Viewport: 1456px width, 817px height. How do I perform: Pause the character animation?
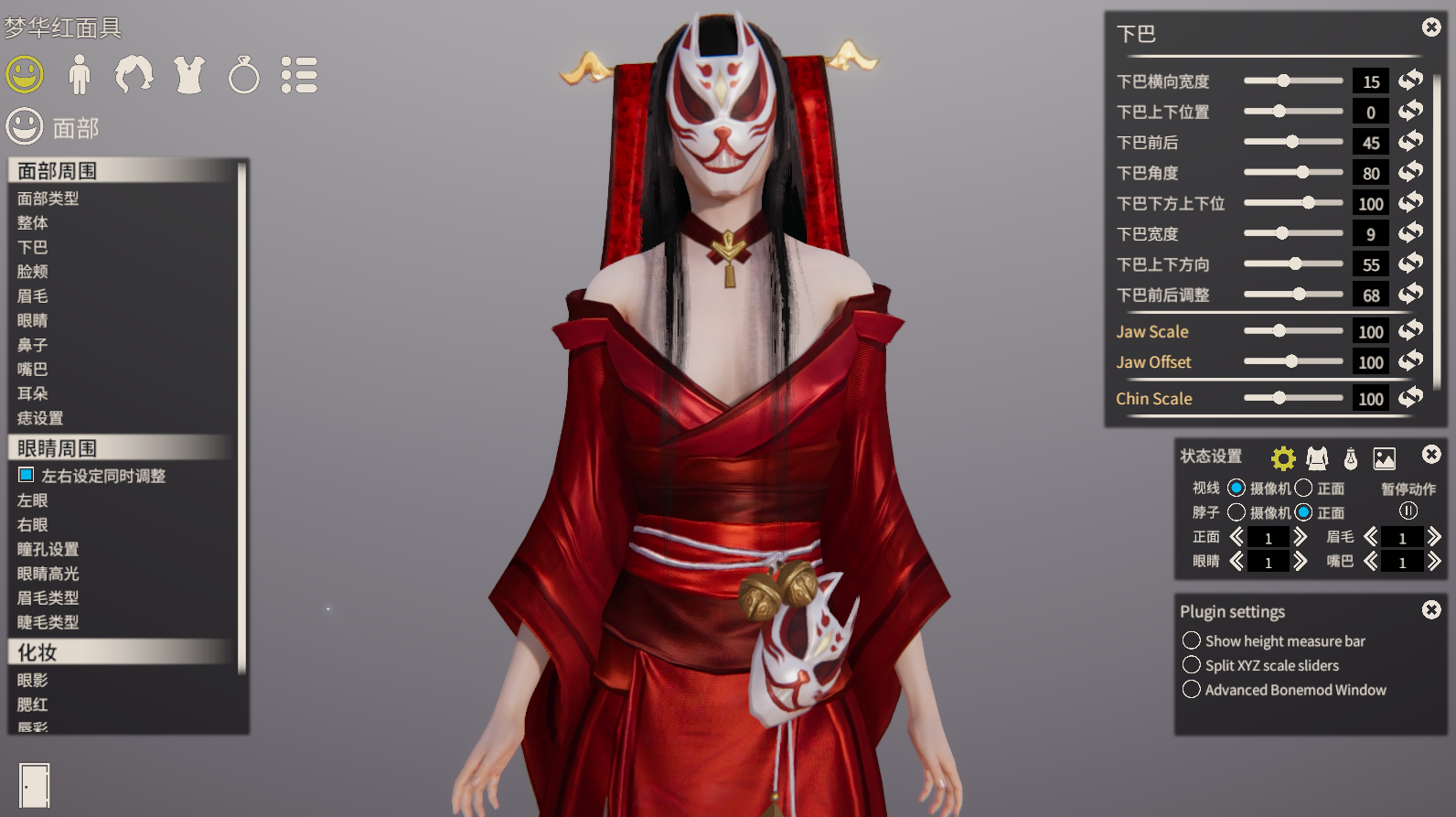1408,511
